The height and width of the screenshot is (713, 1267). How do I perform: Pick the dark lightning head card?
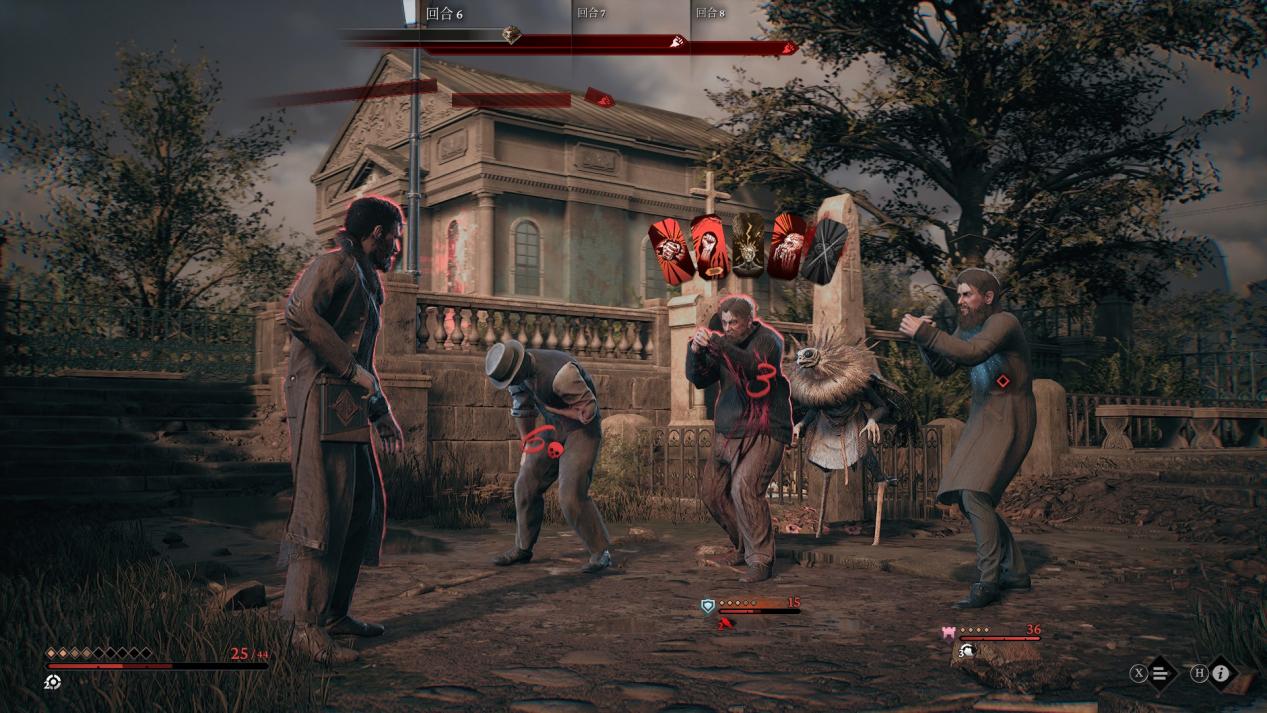747,246
